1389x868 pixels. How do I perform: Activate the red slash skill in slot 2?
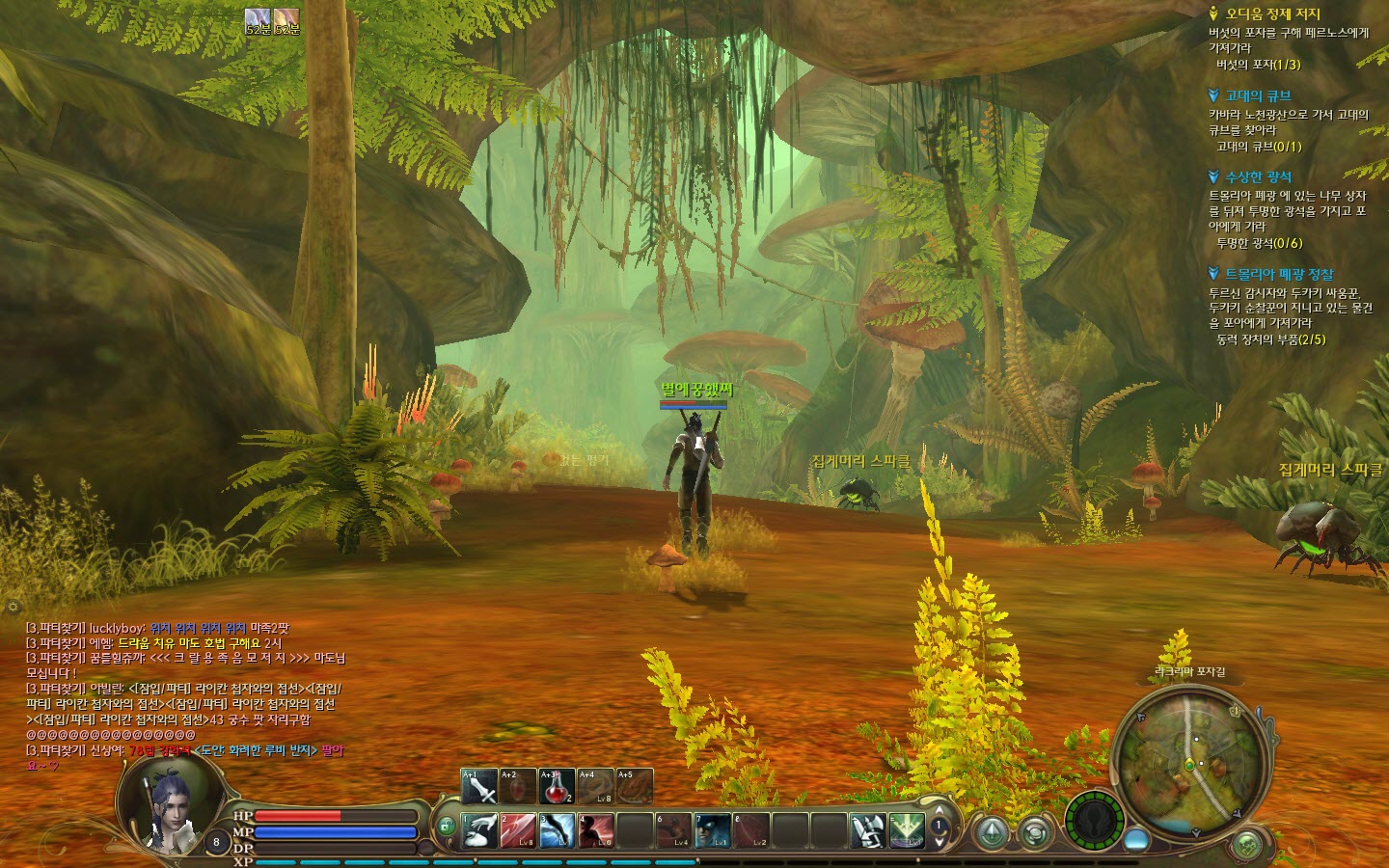(518, 830)
